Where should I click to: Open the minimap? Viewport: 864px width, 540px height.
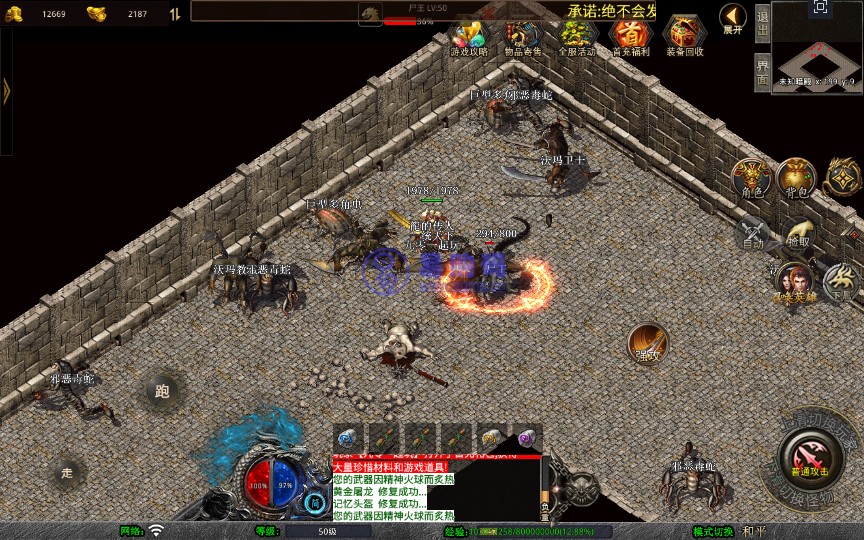817,48
